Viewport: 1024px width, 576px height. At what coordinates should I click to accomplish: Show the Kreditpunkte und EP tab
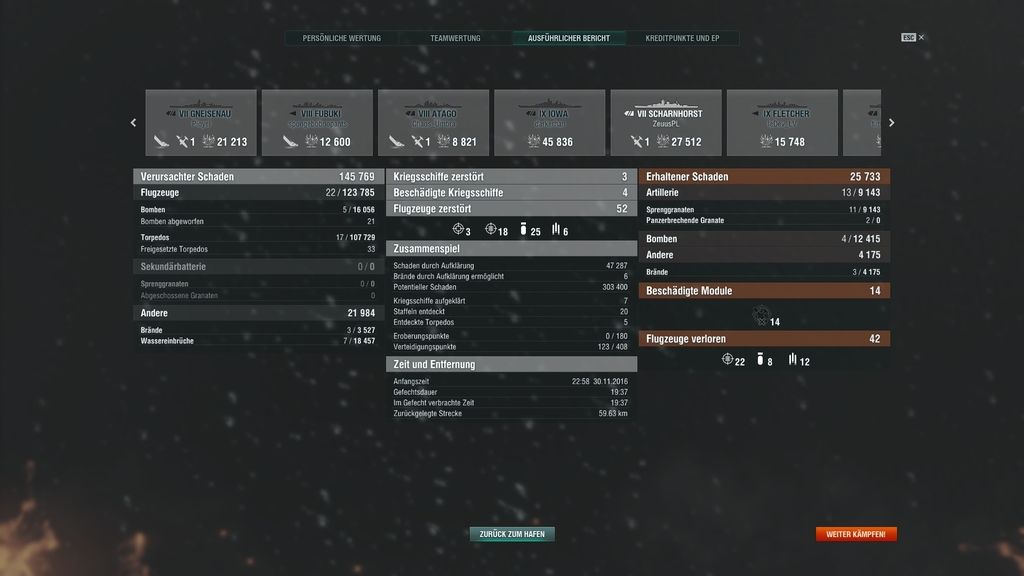(x=682, y=38)
